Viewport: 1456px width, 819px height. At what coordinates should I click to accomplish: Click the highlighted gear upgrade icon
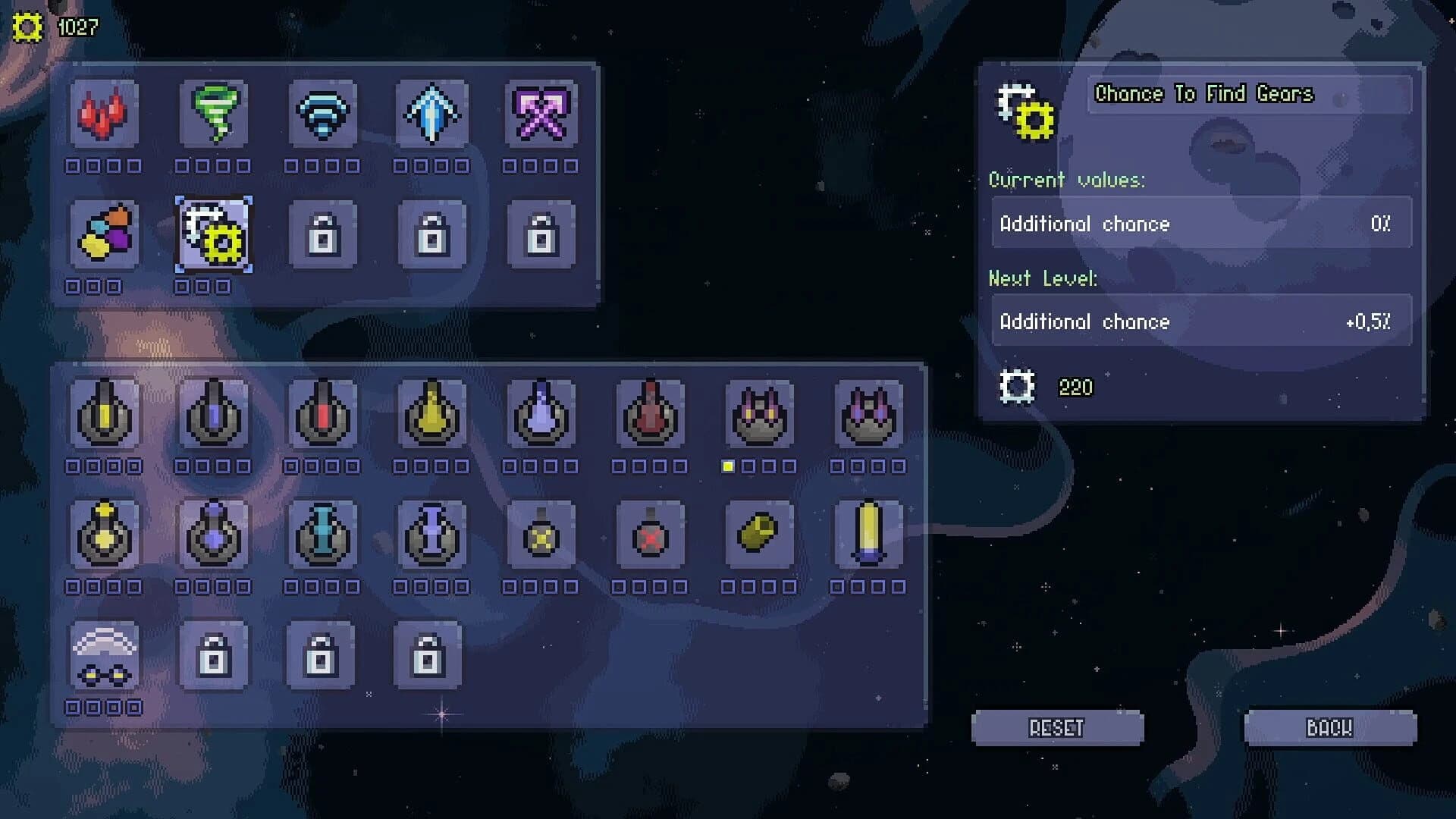[213, 235]
